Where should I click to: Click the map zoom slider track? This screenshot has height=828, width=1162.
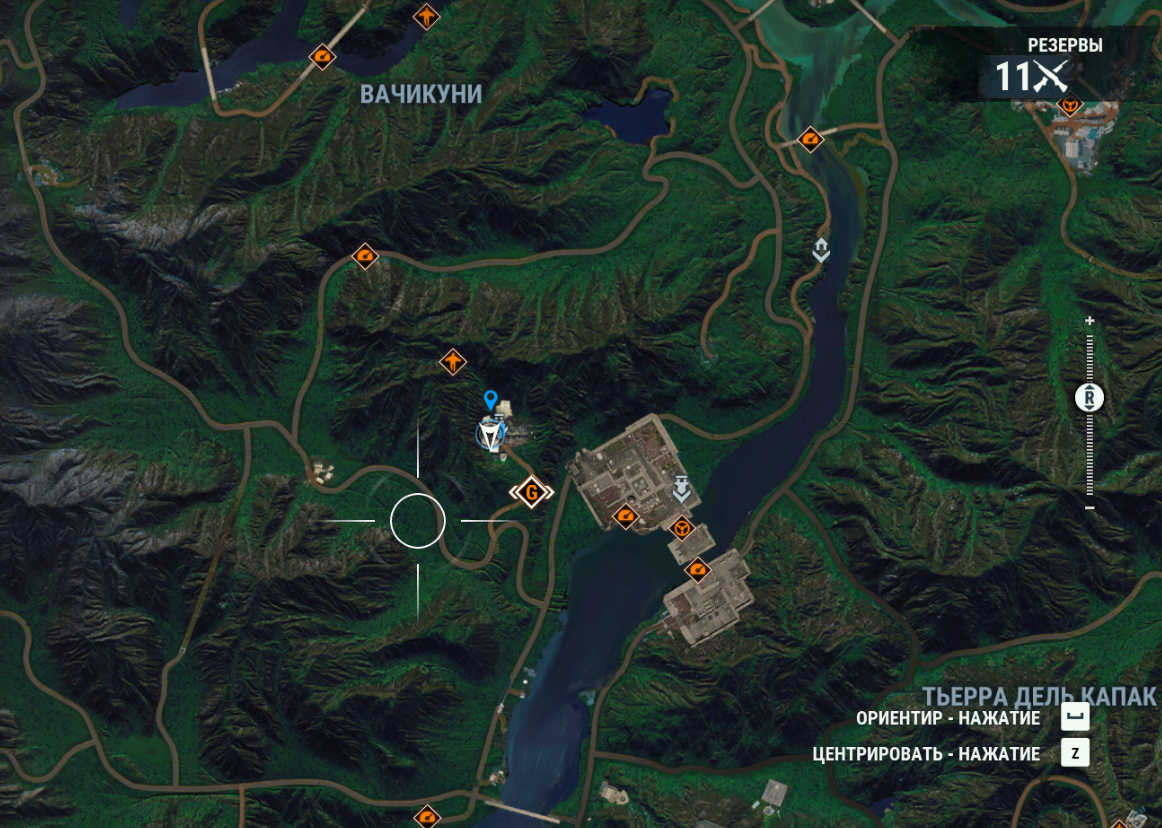(1090, 450)
